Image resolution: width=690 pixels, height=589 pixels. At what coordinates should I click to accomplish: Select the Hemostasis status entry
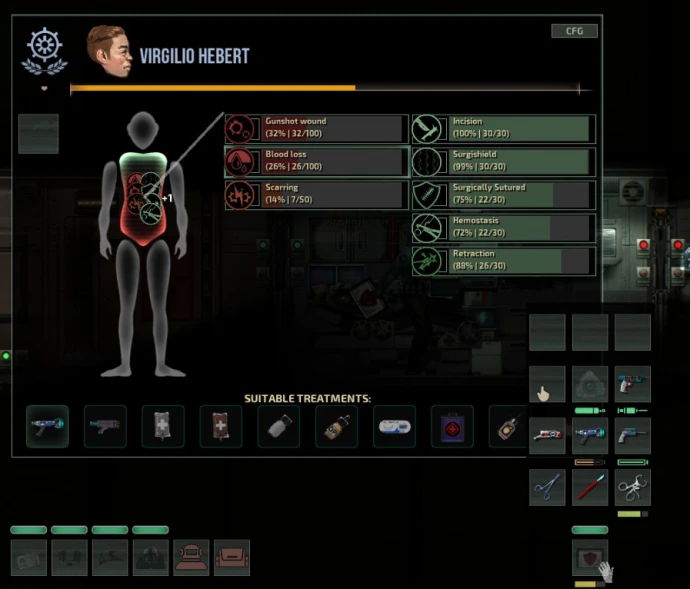[503, 228]
